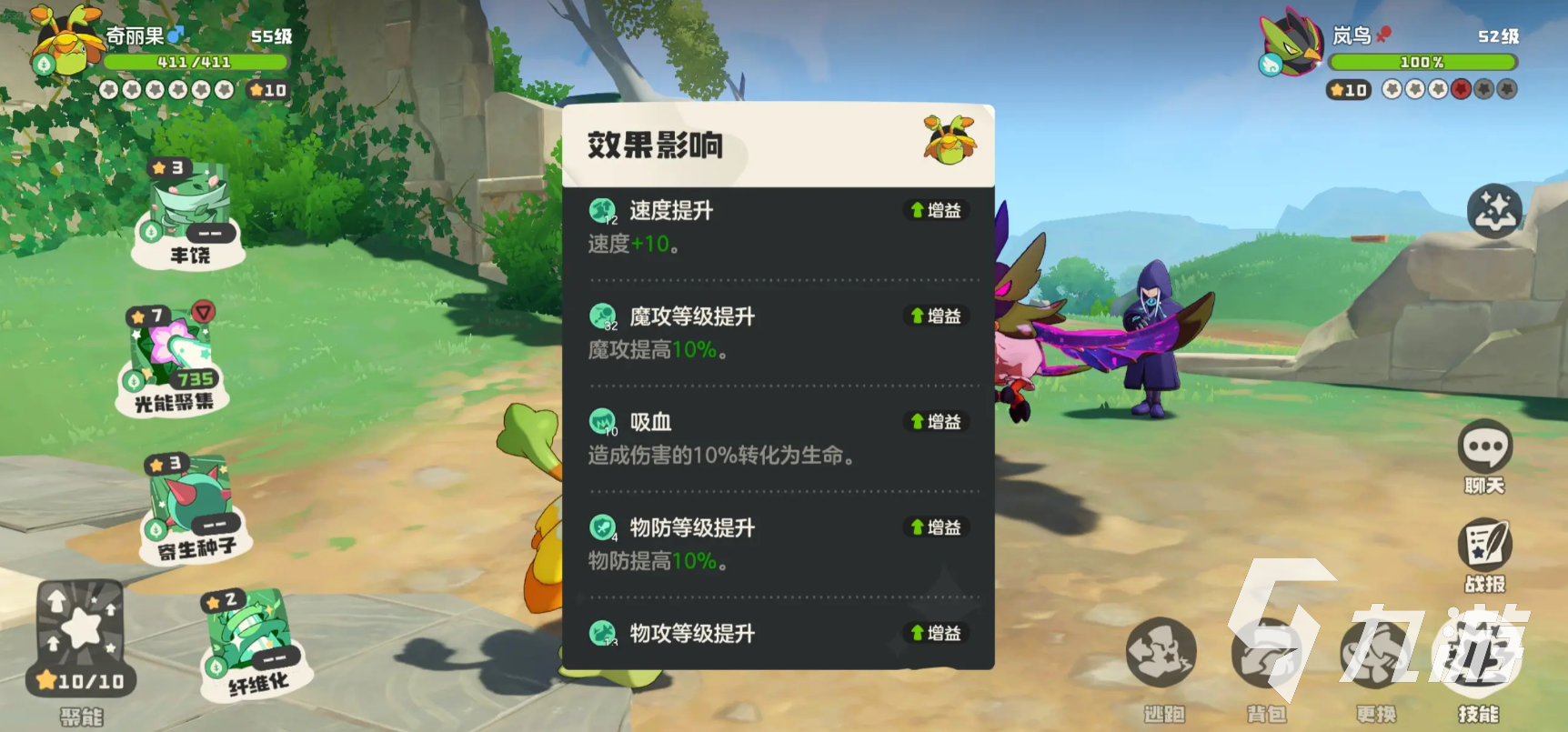The height and width of the screenshot is (732, 1568).
Task: Click the sparkle effect icon above 聊天
Action: [1494, 209]
